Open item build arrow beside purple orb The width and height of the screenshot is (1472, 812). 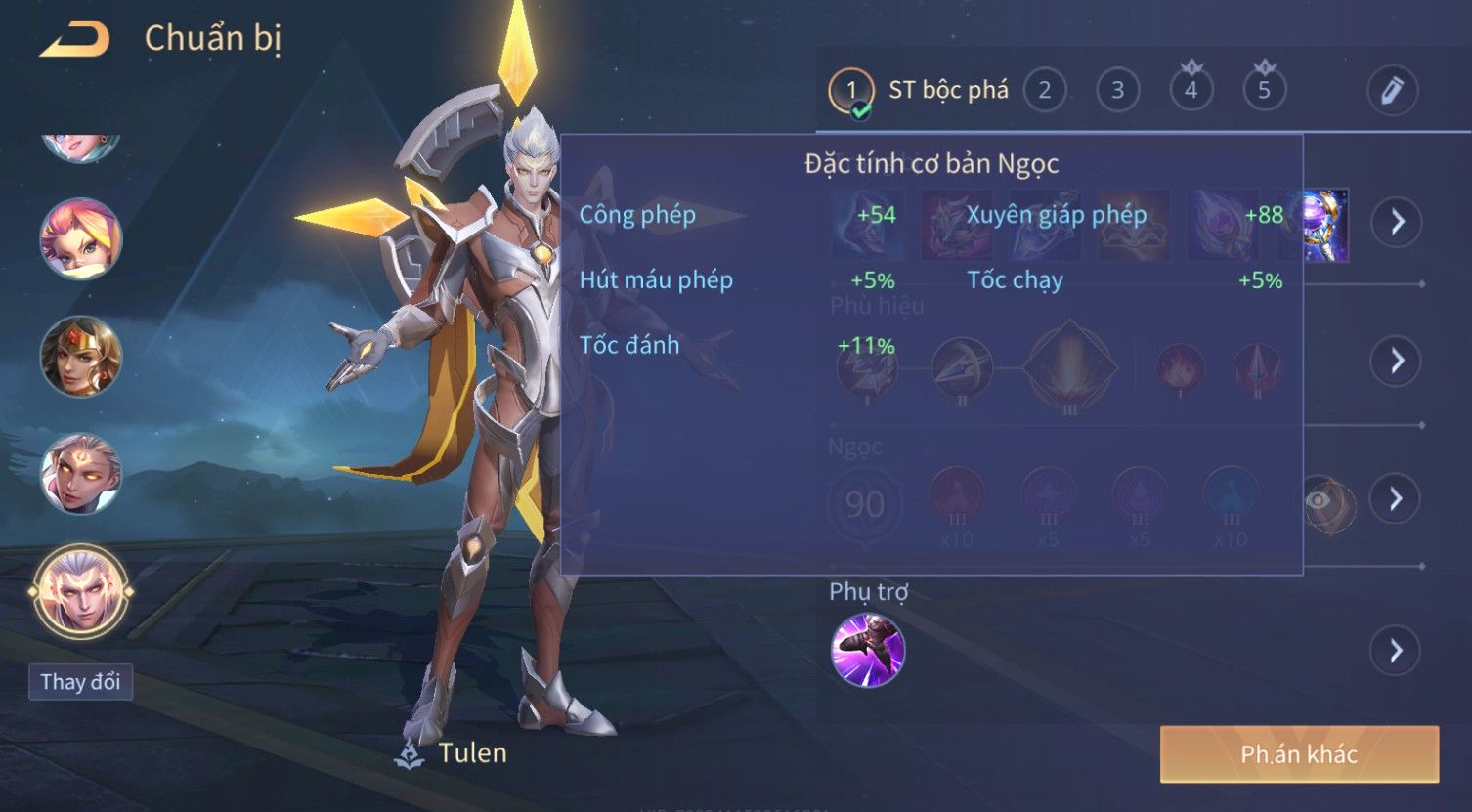pyautogui.click(x=1397, y=223)
